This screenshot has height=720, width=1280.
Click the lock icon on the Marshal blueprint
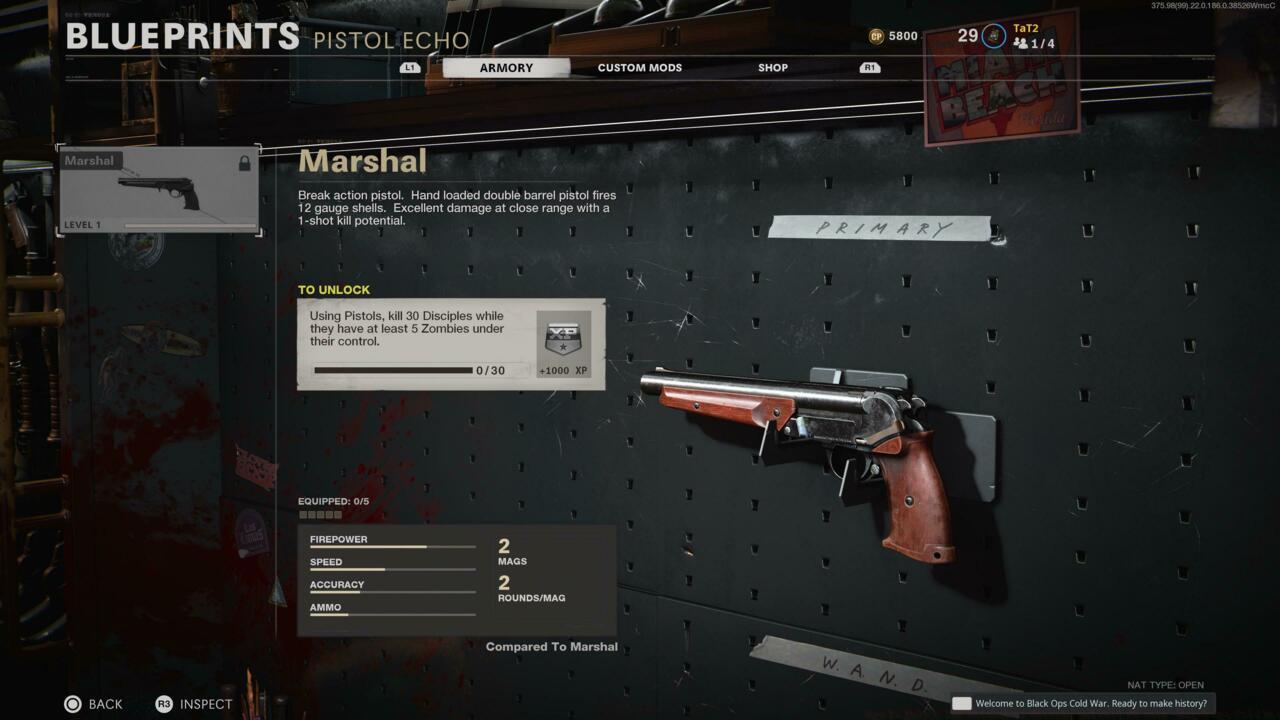click(x=245, y=162)
